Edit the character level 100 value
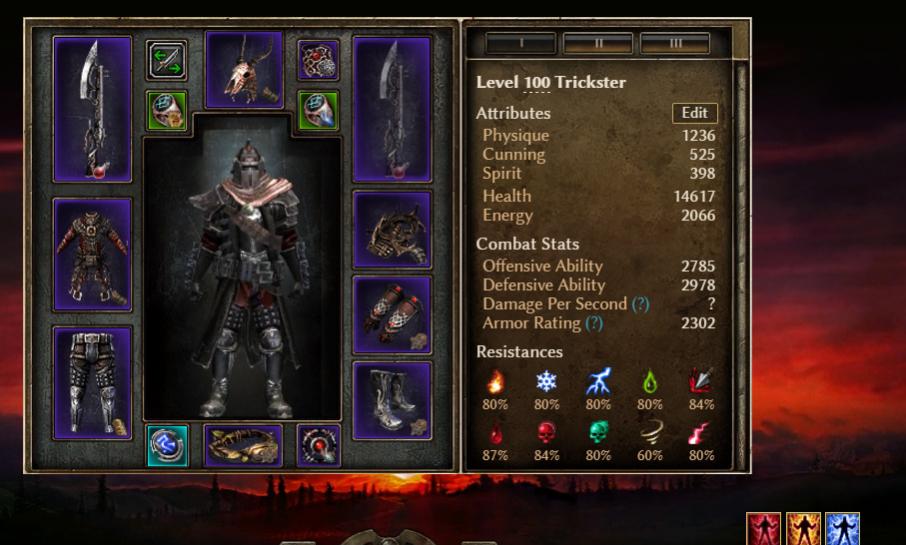Screen dimensions: 906x545 click(x=537, y=83)
